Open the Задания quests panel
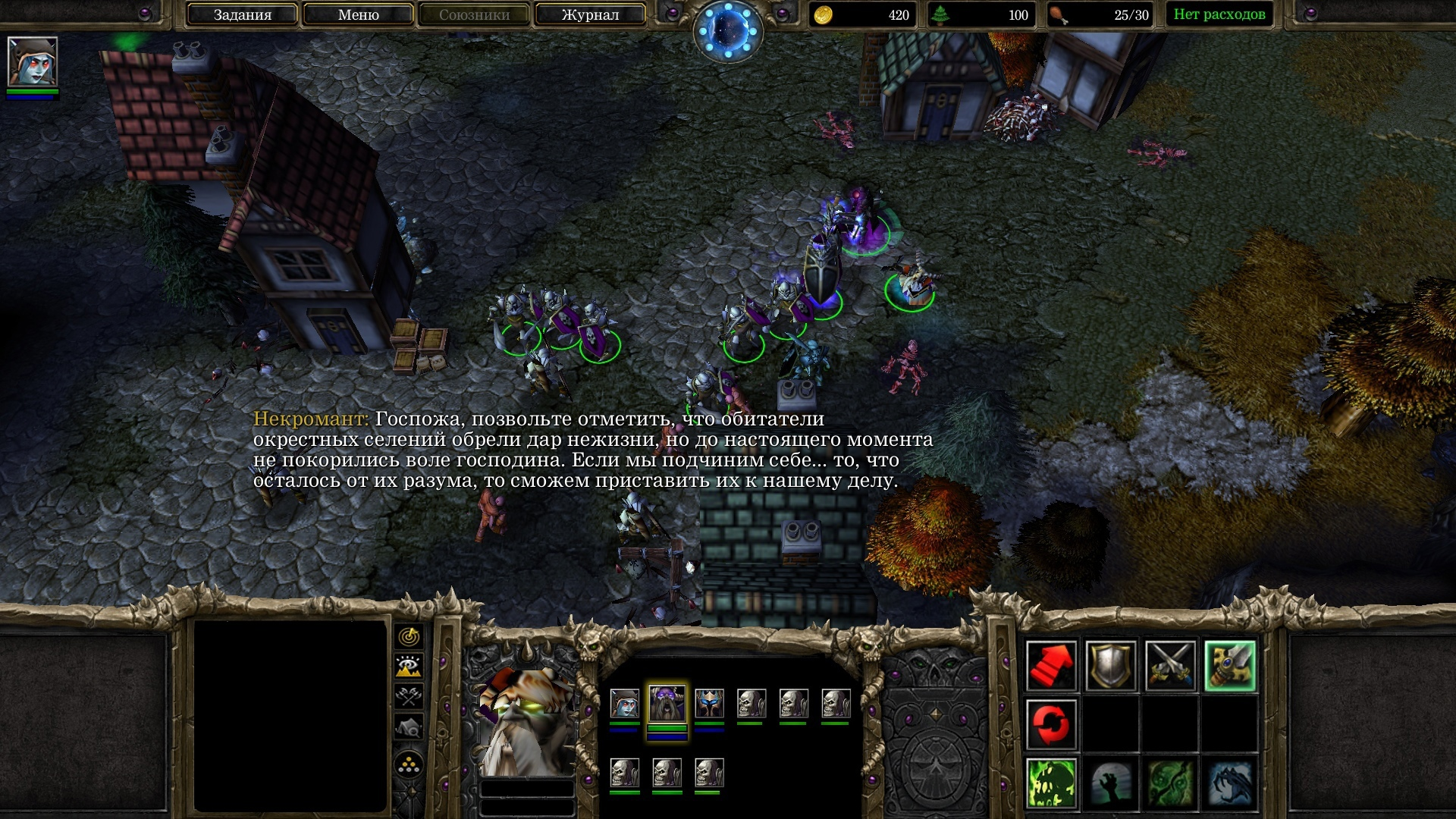The height and width of the screenshot is (819, 1456). point(242,14)
